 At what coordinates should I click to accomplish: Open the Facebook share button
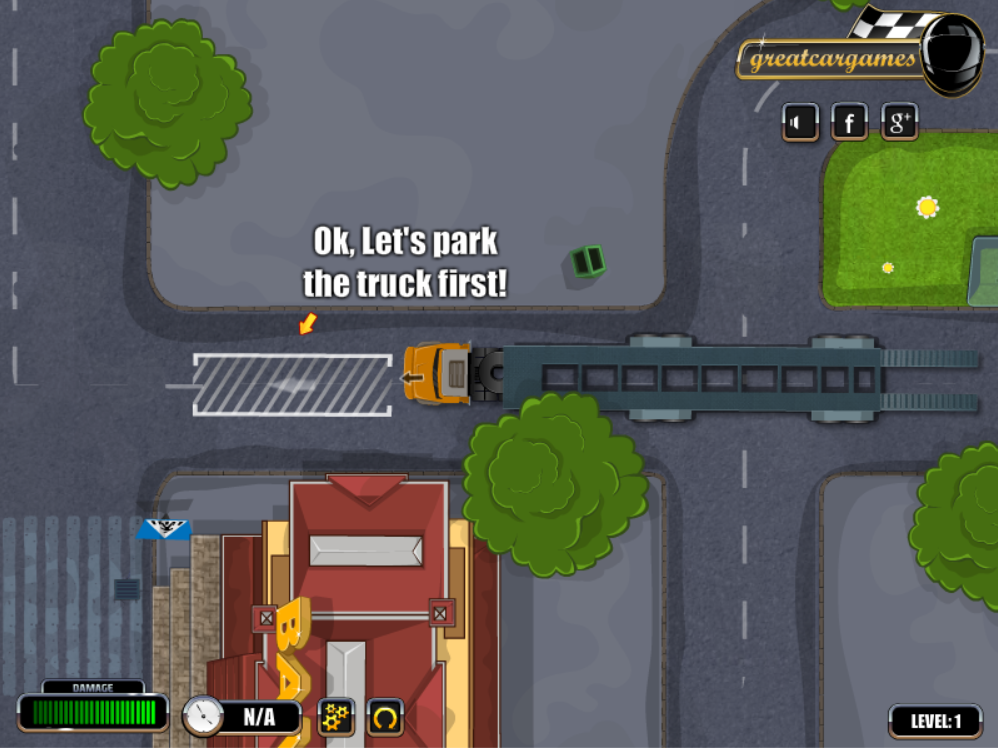(x=849, y=123)
